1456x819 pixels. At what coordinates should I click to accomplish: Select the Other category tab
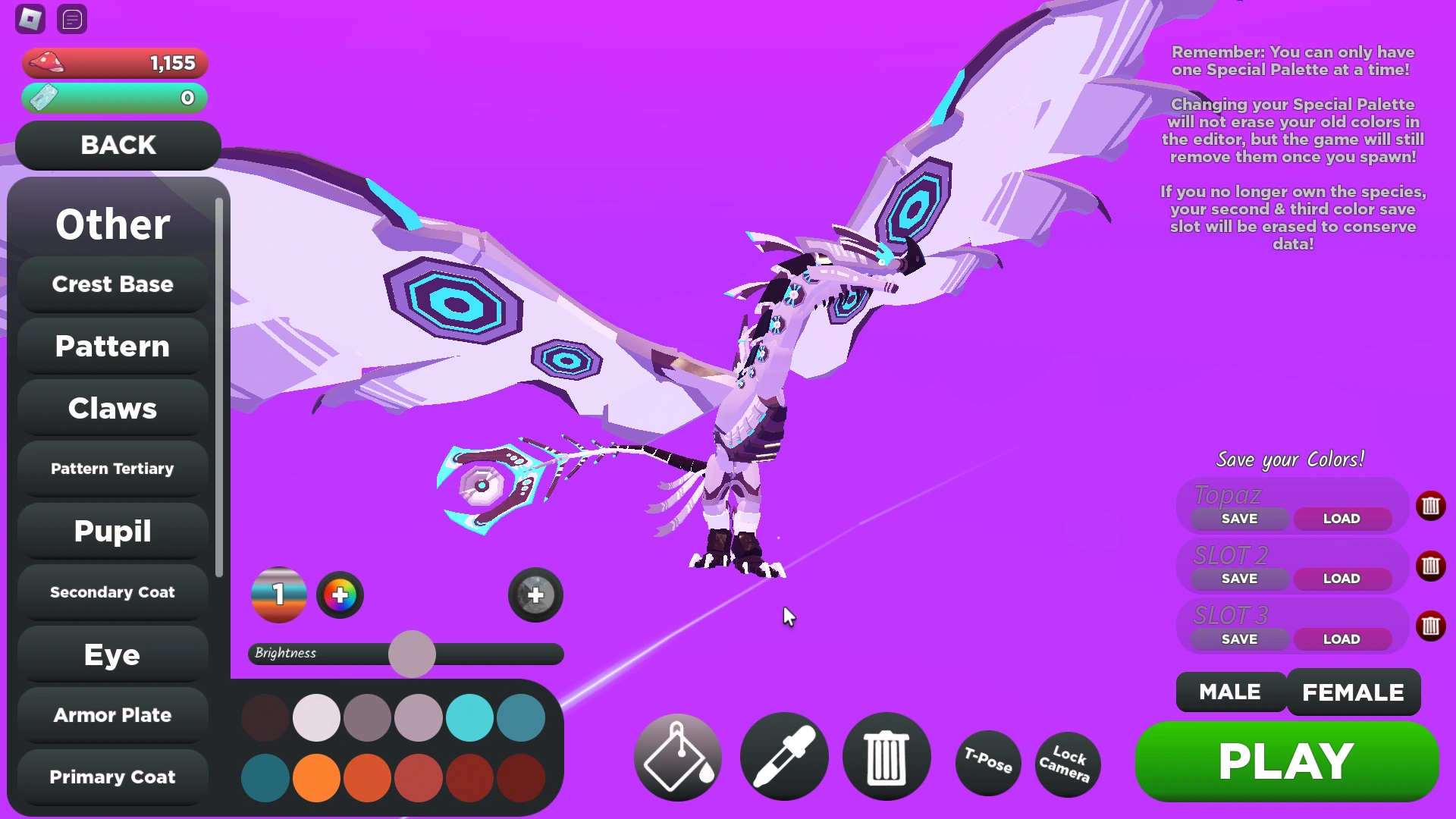pyautogui.click(x=111, y=224)
